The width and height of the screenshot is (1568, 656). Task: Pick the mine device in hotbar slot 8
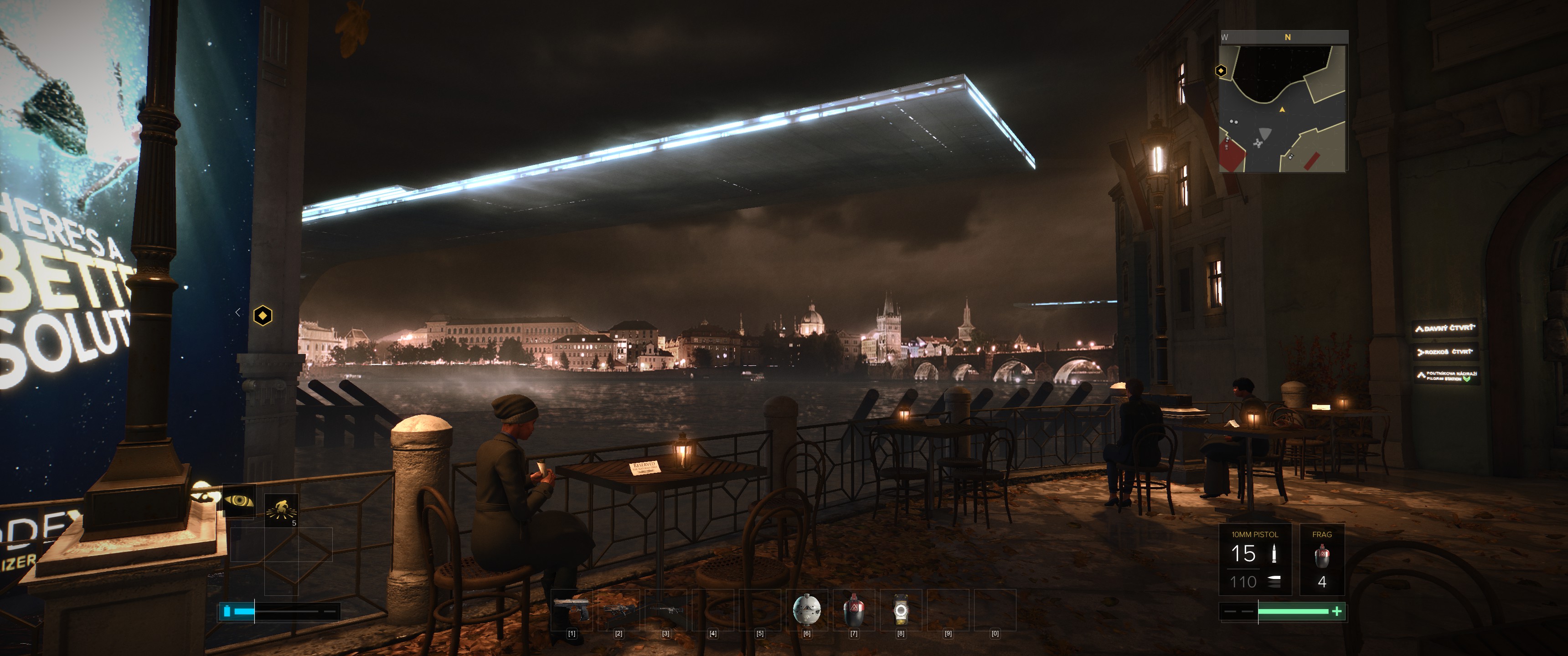900,610
